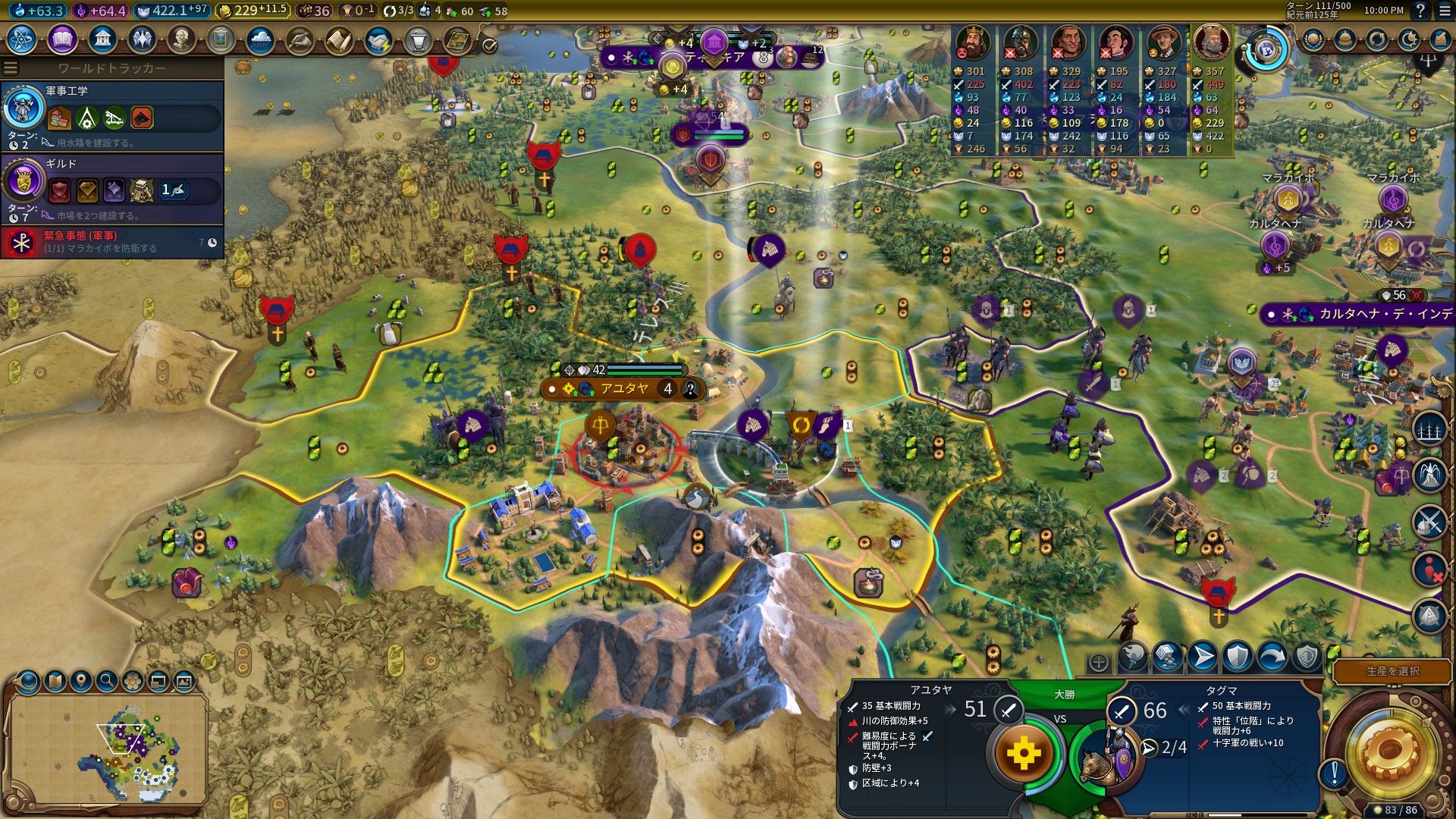Open the Great People screen

tap(181, 39)
